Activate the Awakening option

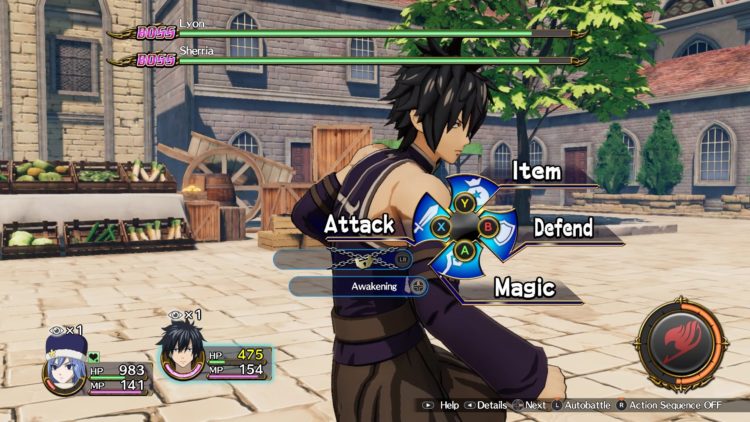pos(360,286)
